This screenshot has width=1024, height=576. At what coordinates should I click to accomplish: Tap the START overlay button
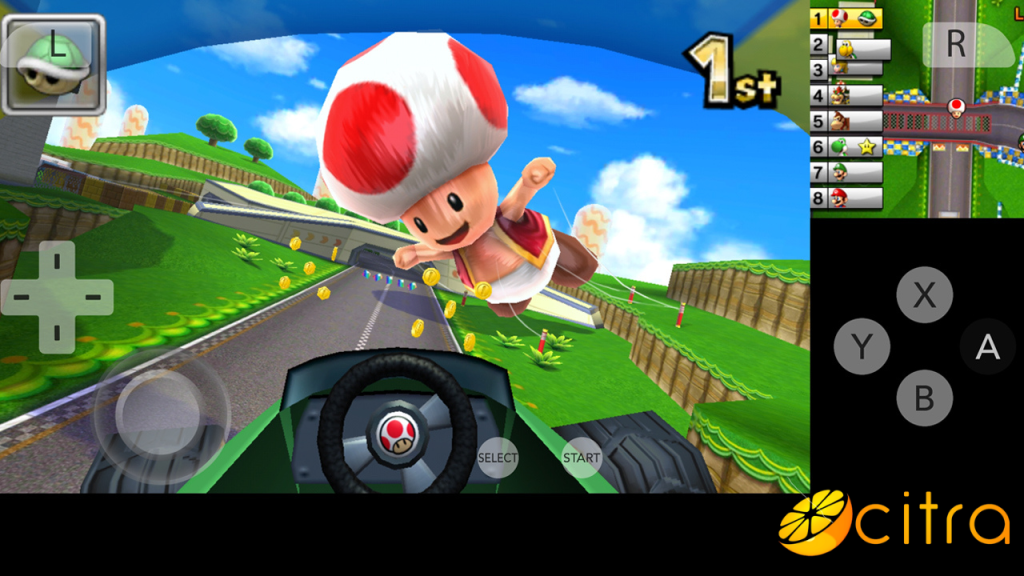[x=581, y=458]
